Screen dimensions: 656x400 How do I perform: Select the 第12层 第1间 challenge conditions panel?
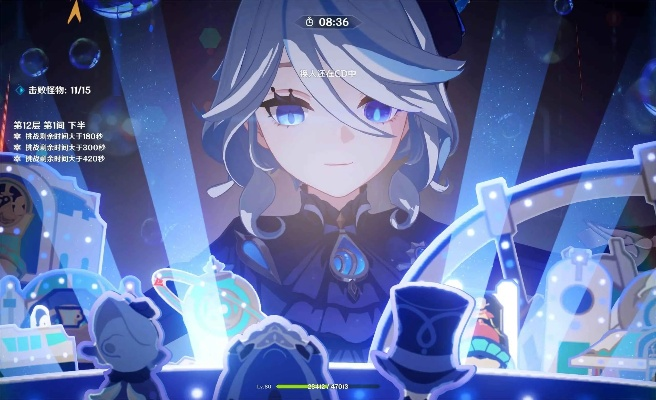click(59, 142)
